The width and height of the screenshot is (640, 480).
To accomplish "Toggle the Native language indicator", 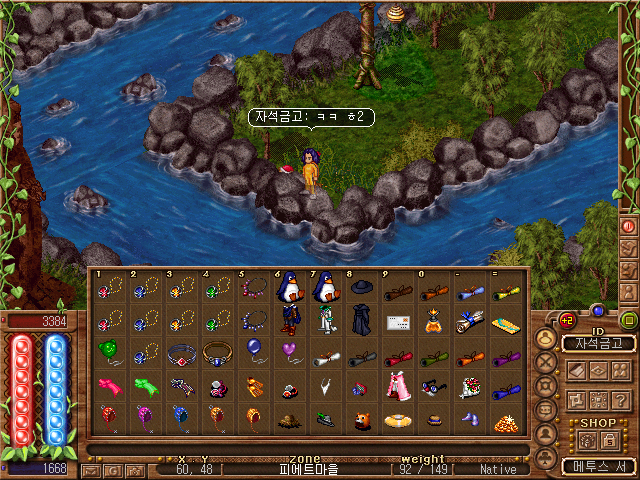I will [498, 469].
